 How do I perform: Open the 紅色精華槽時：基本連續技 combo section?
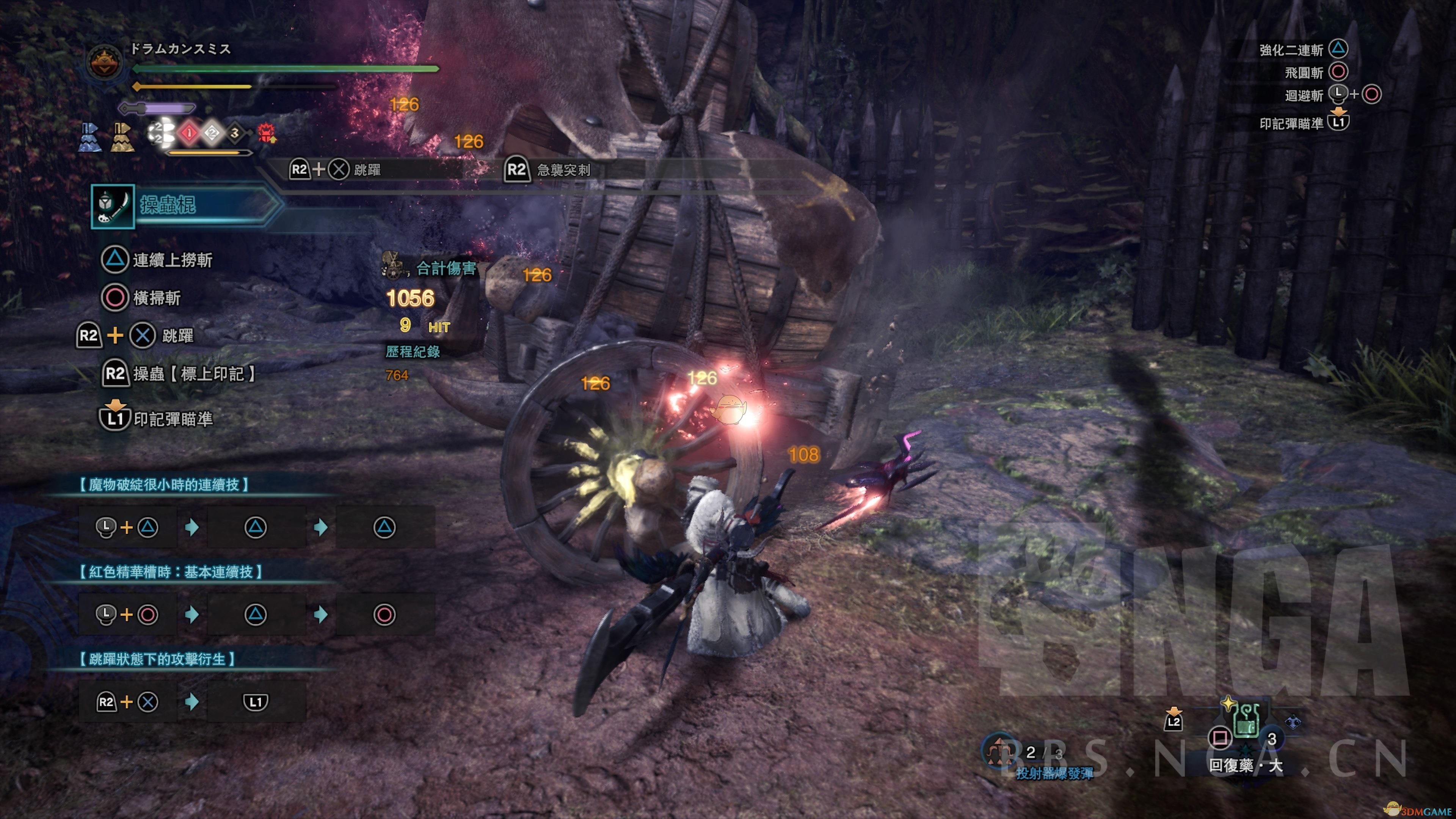pos(170,572)
